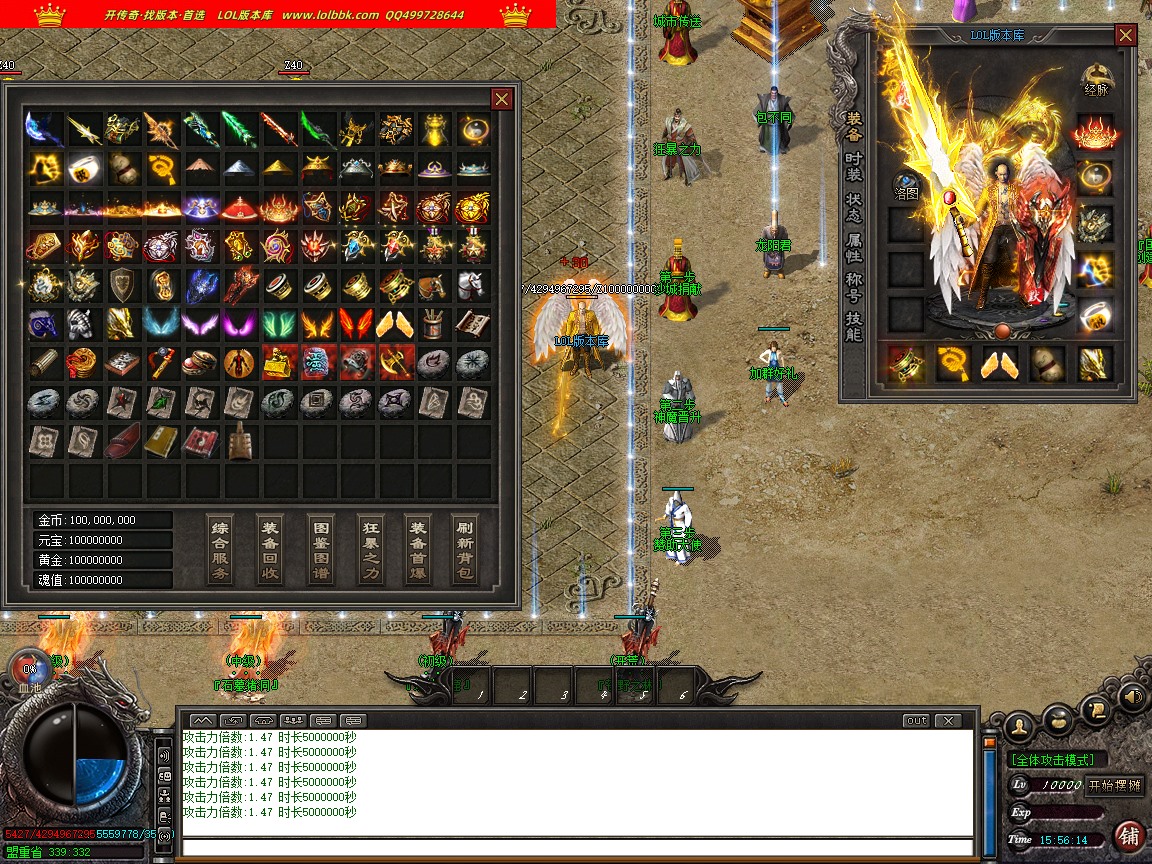Click the 洛图 icon on character panel
This screenshot has height=864, width=1152.
pos(906,186)
